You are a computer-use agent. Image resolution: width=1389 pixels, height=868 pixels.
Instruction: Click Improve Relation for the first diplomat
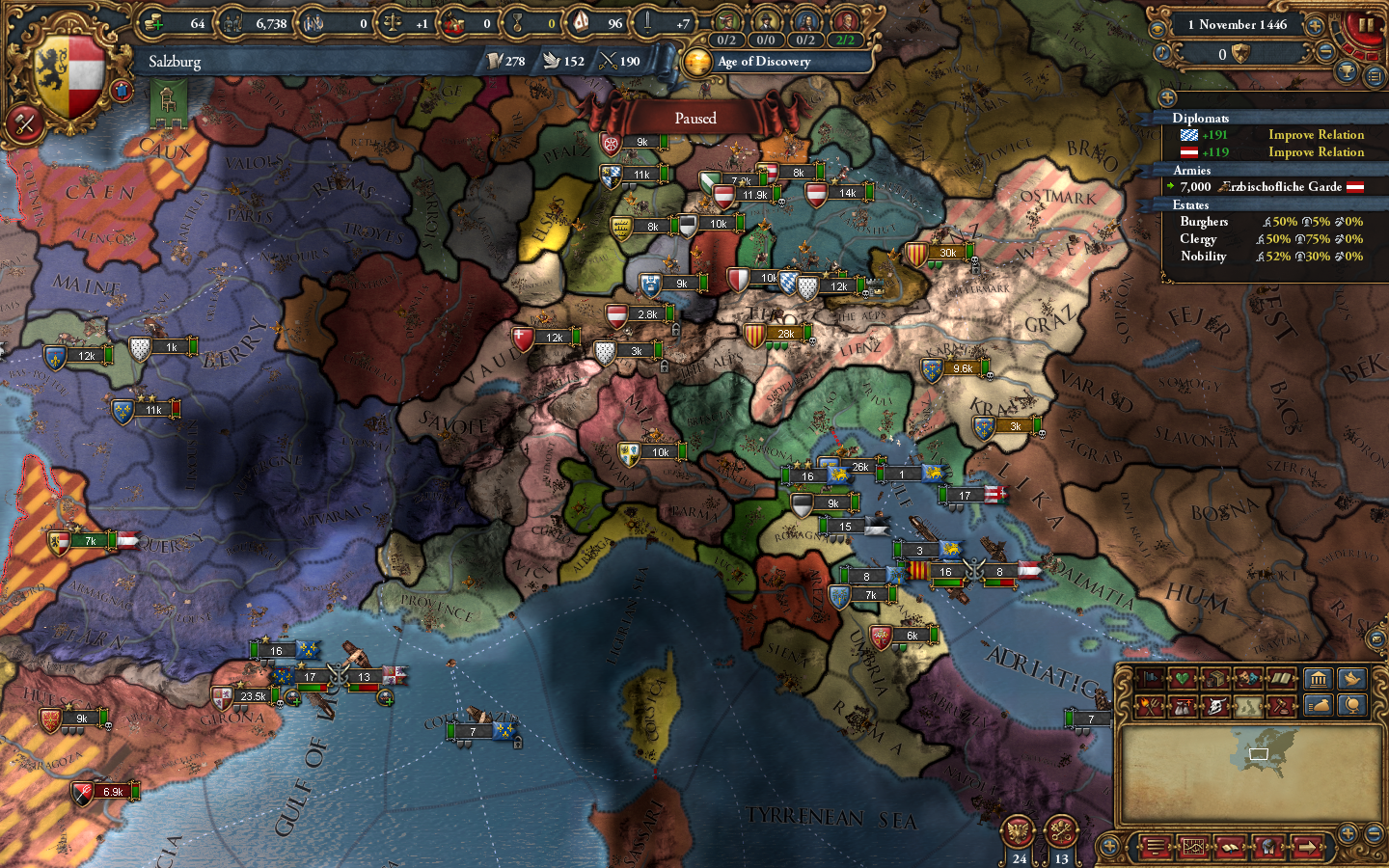[x=1316, y=135]
